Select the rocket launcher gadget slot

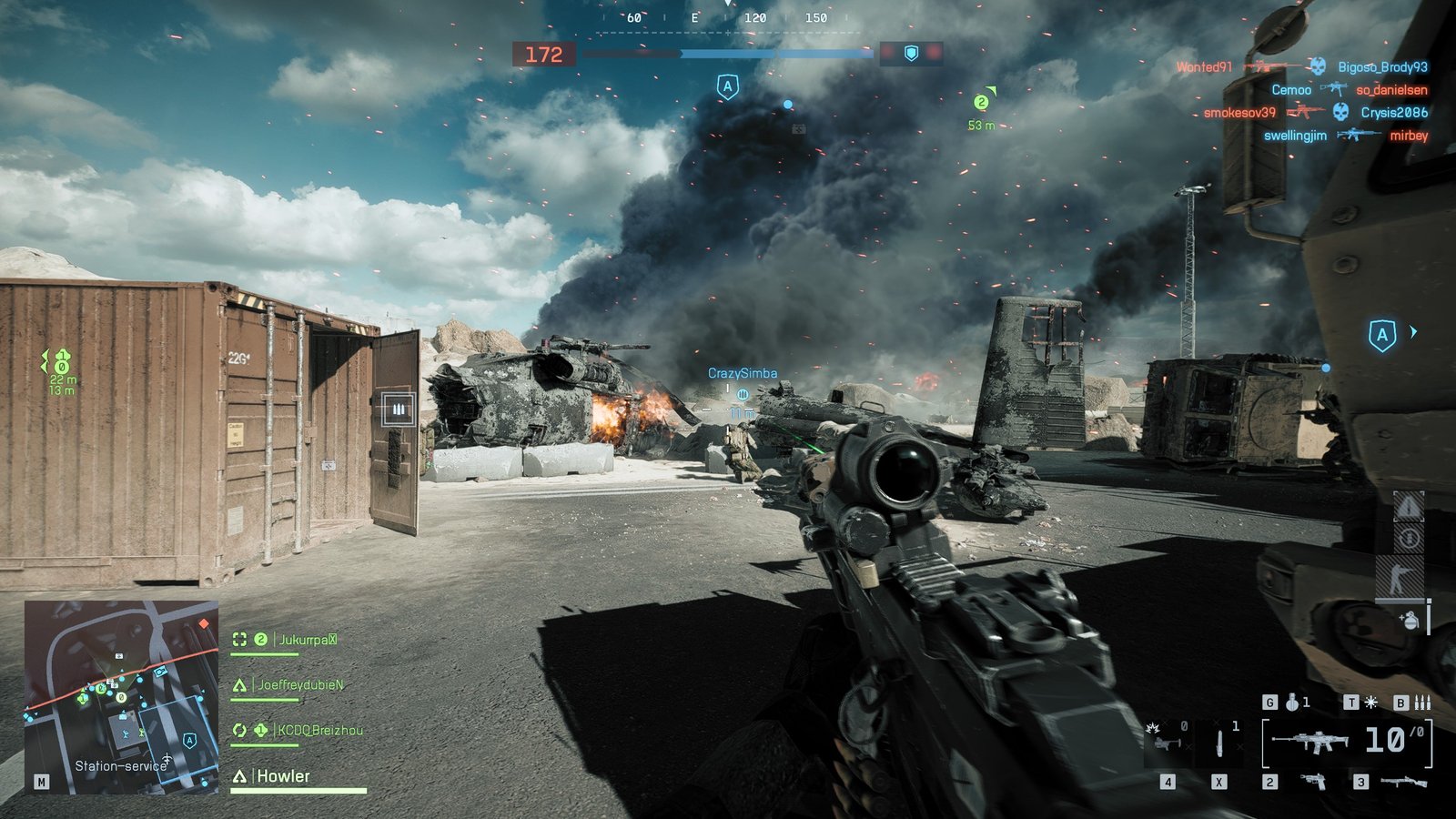[1166, 740]
